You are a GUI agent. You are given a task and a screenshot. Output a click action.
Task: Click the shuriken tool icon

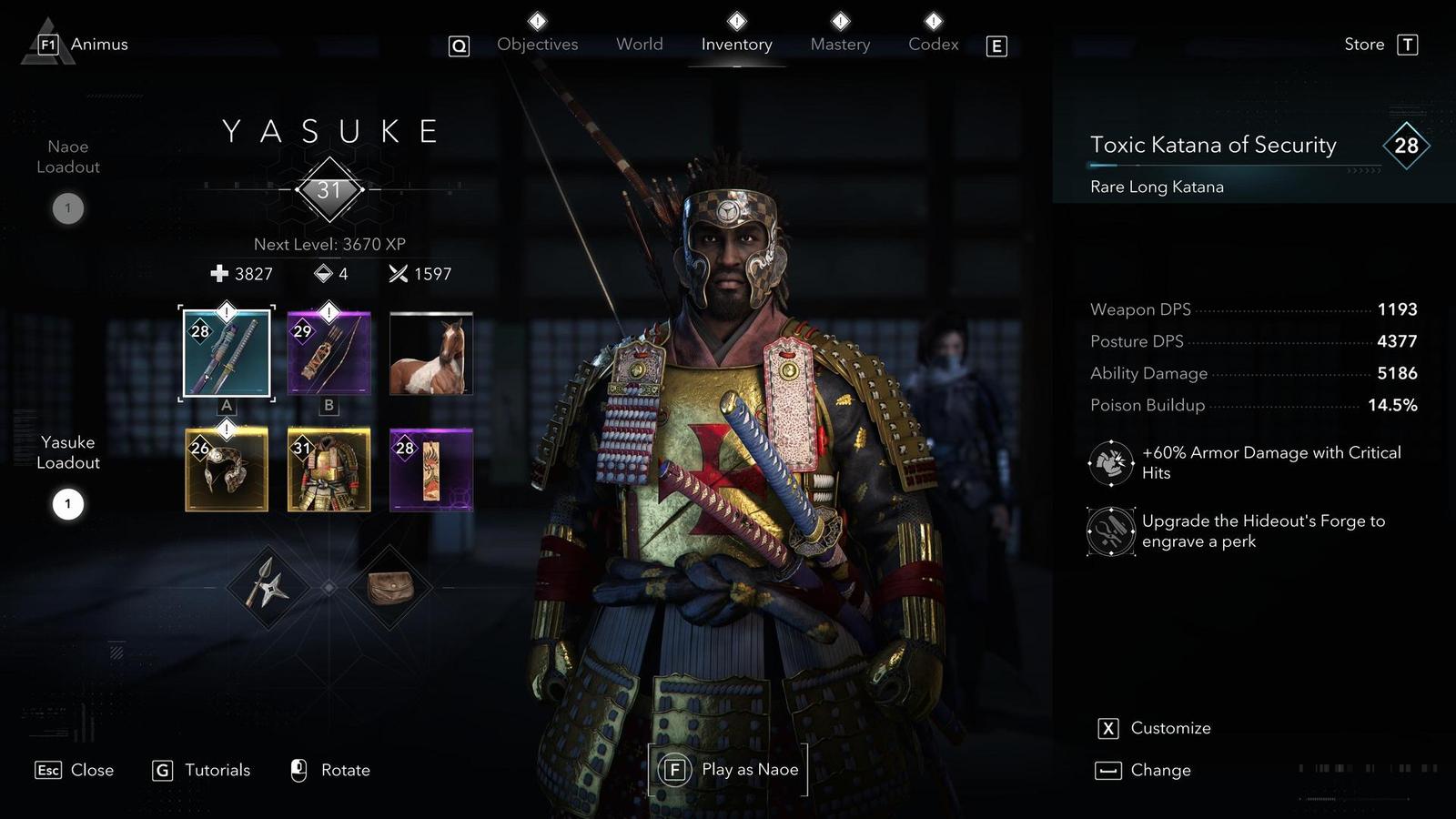pyautogui.click(x=267, y=588)
